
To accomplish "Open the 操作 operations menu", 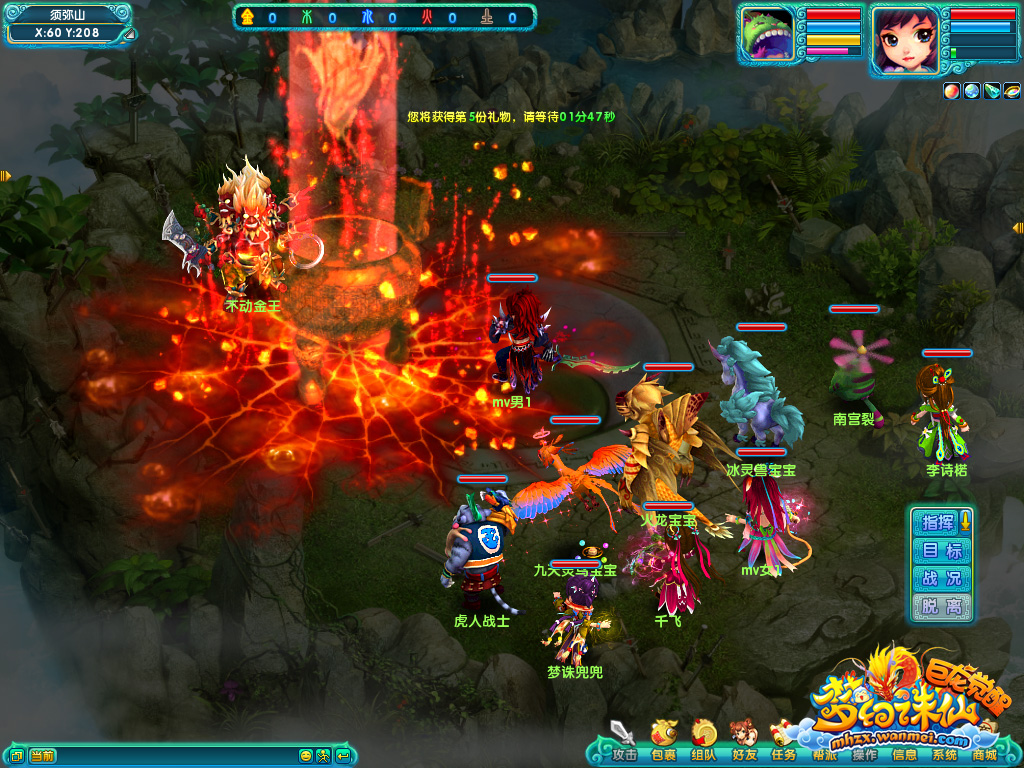I will pos(864,754).
